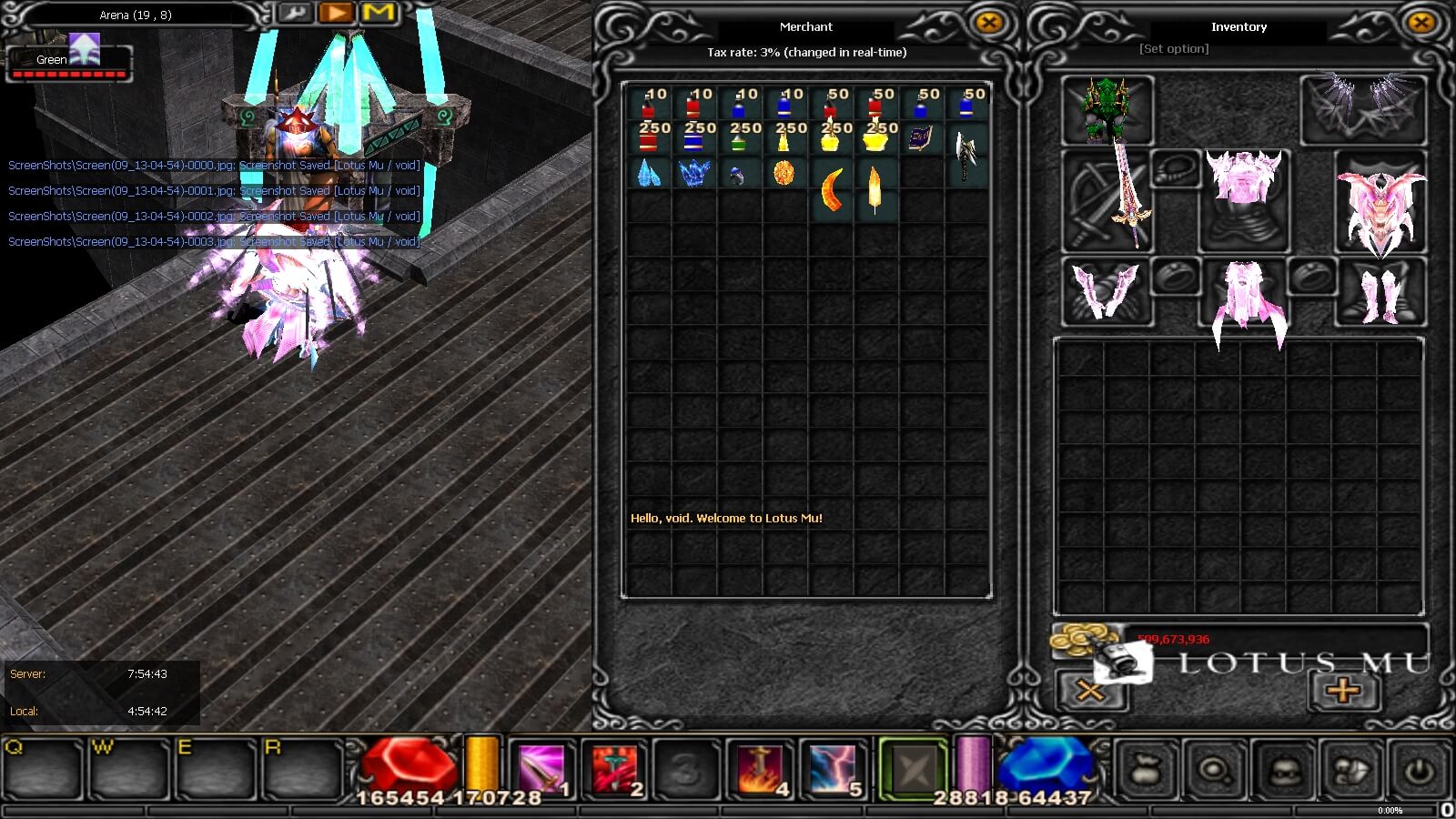Select the equipped sword weapon slot
The width and height of the screenshot is (1456, 819).
point(1107,202)
